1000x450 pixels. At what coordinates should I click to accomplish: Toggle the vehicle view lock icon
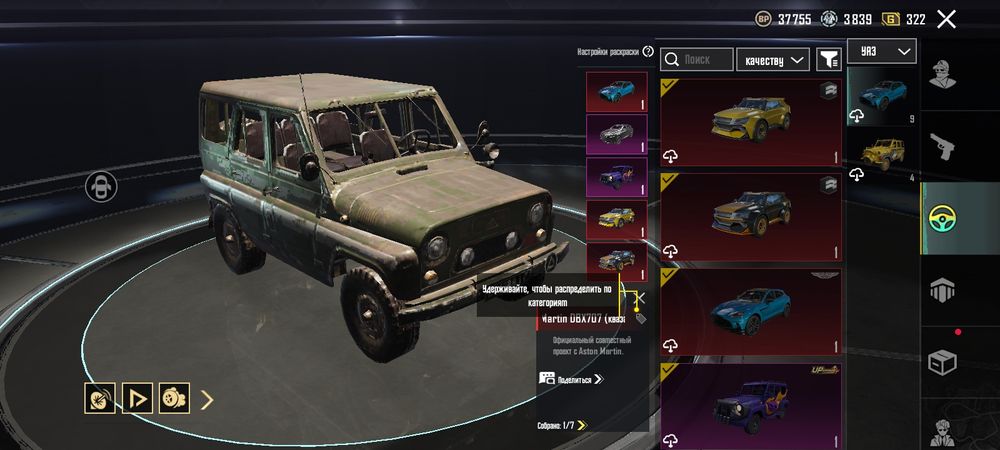point(101,186)
